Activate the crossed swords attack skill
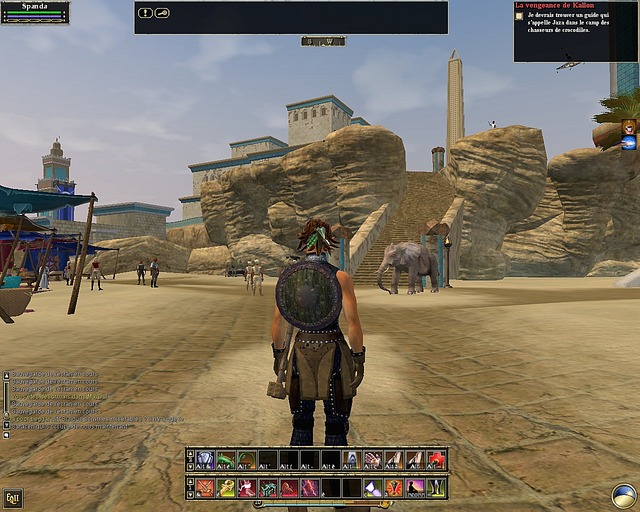640x512 pixels. tap(205, 488)
